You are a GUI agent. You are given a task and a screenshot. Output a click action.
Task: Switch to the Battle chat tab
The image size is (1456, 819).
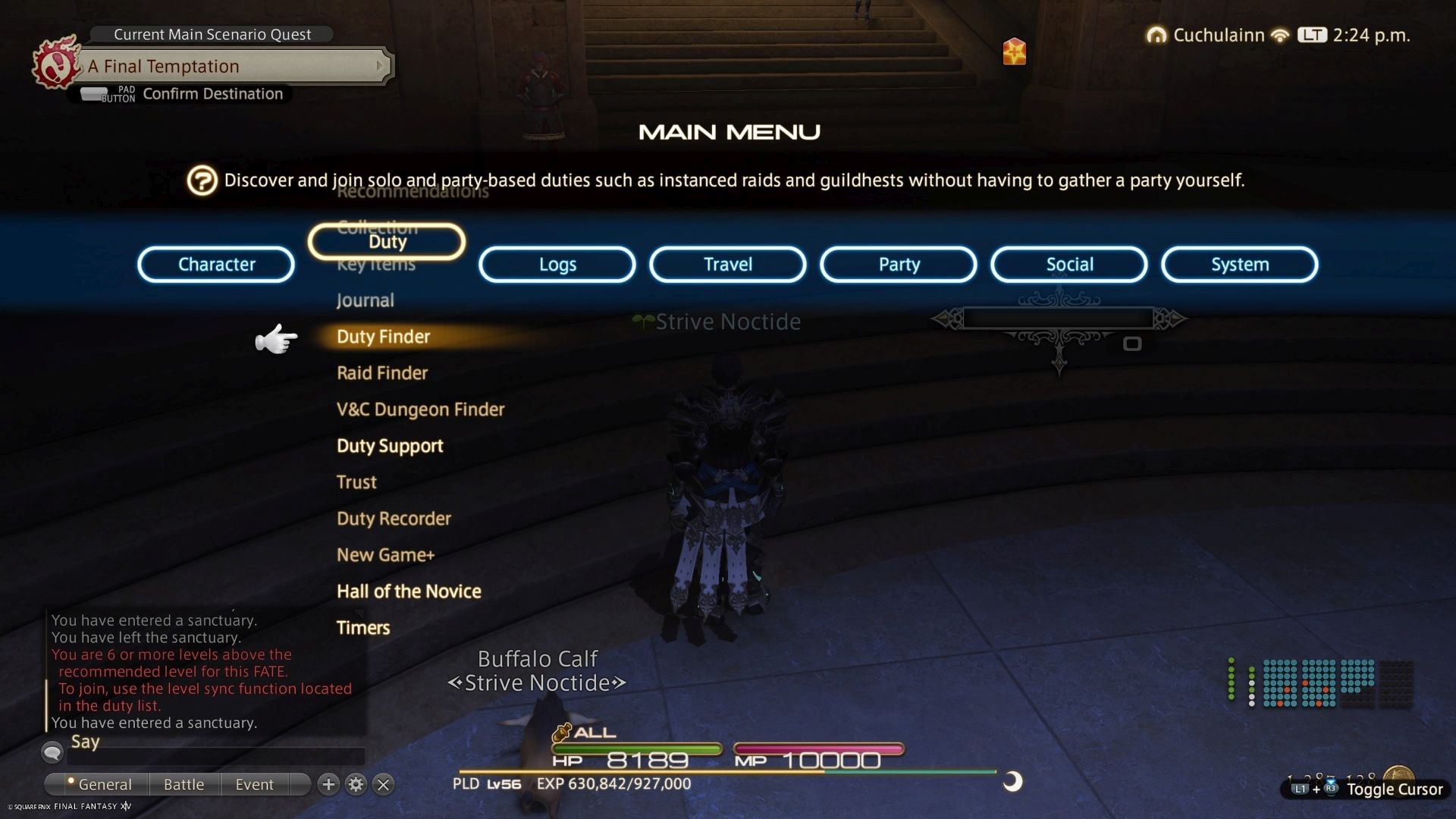point(183,784)
